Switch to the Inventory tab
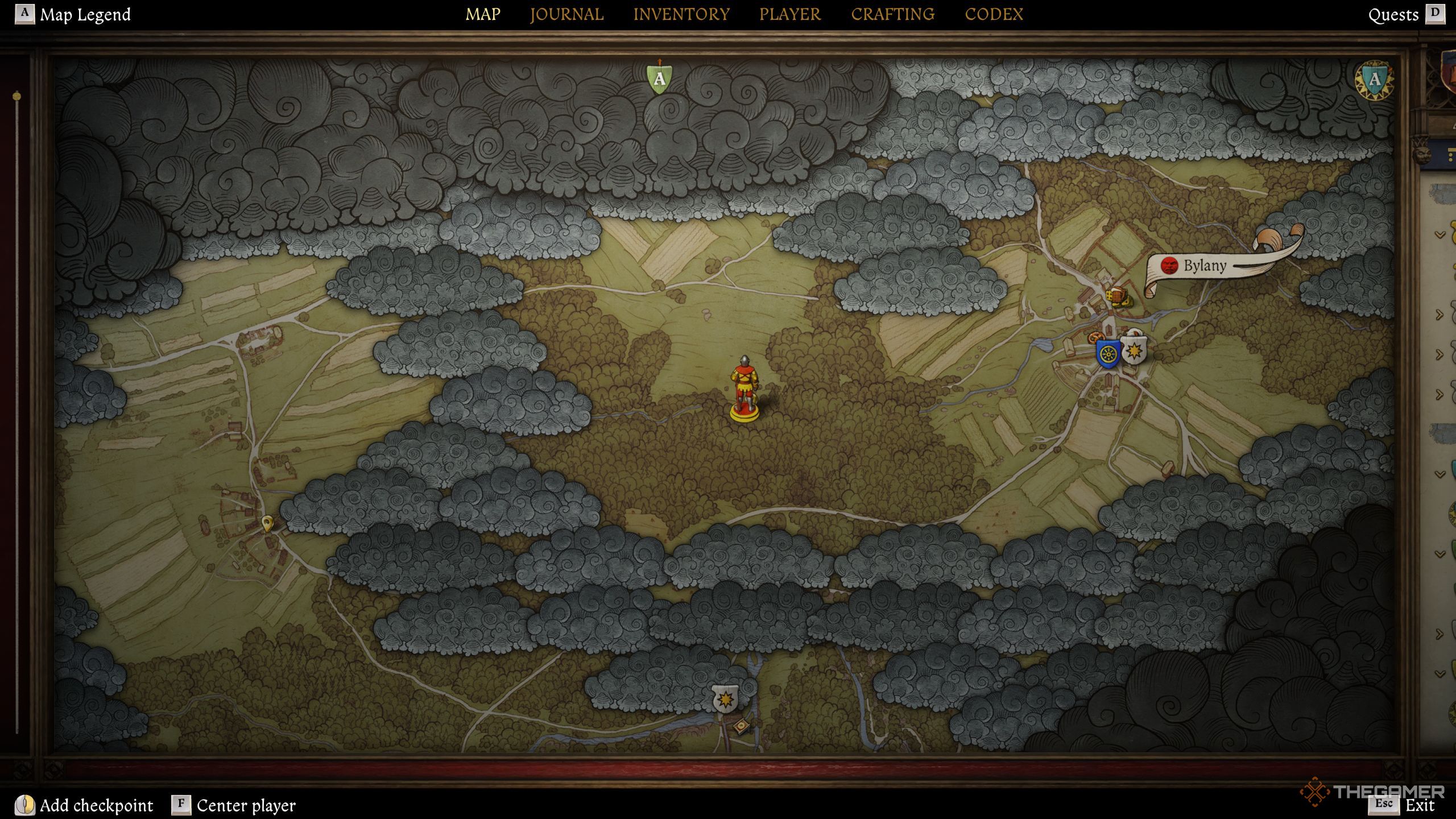1456x819 pixels. (681, 14)
